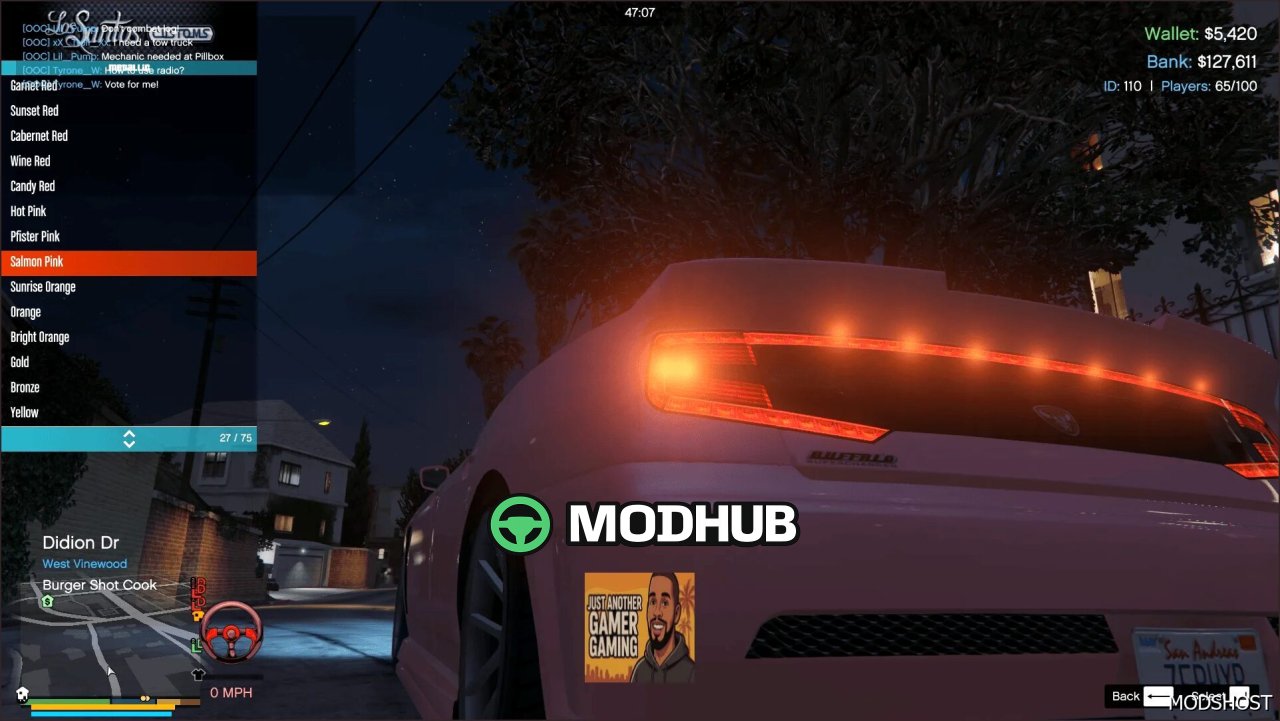
Task: Click the white left-arrow key prompt beside Back
Action: pos(1160,696)
